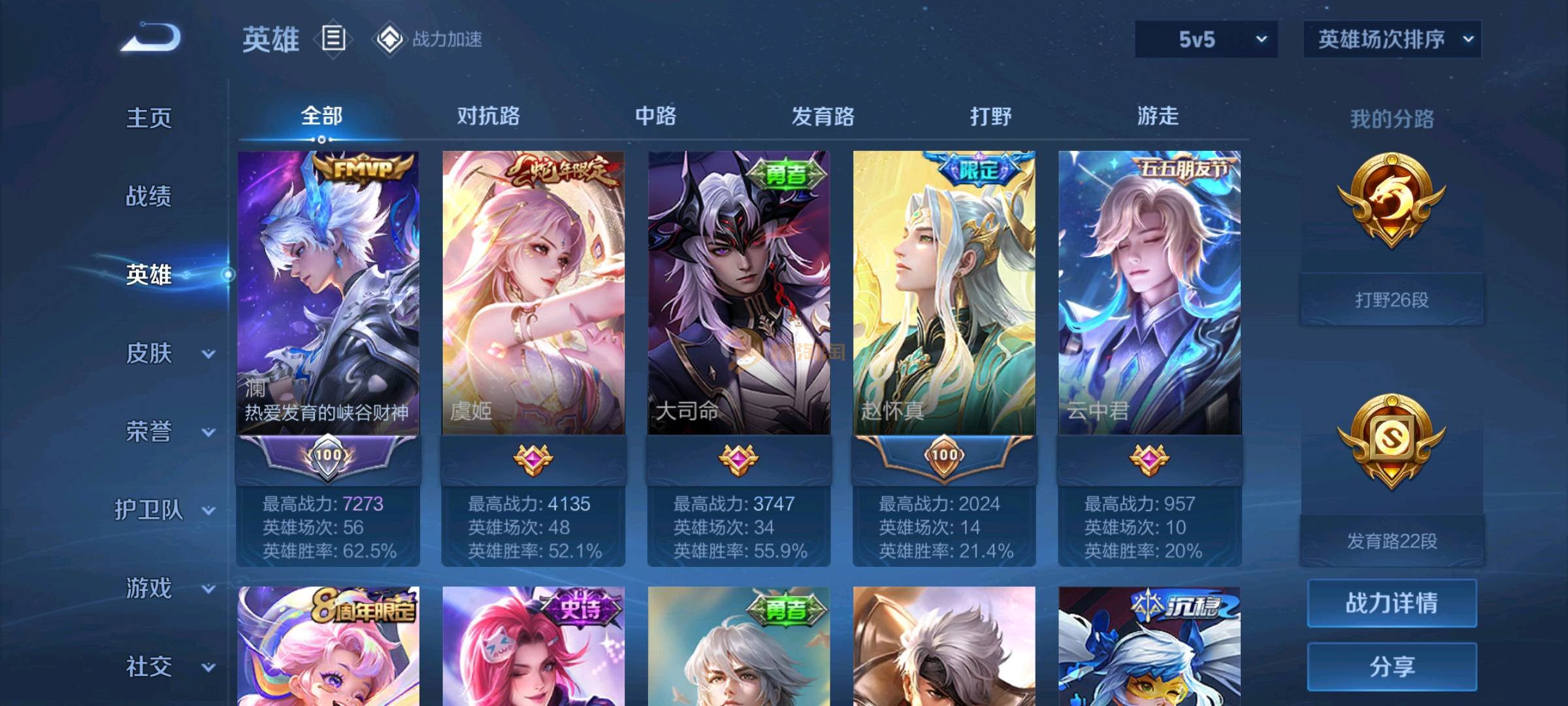
Task: Open the 大司命 hero card
Action: [738, 293]
